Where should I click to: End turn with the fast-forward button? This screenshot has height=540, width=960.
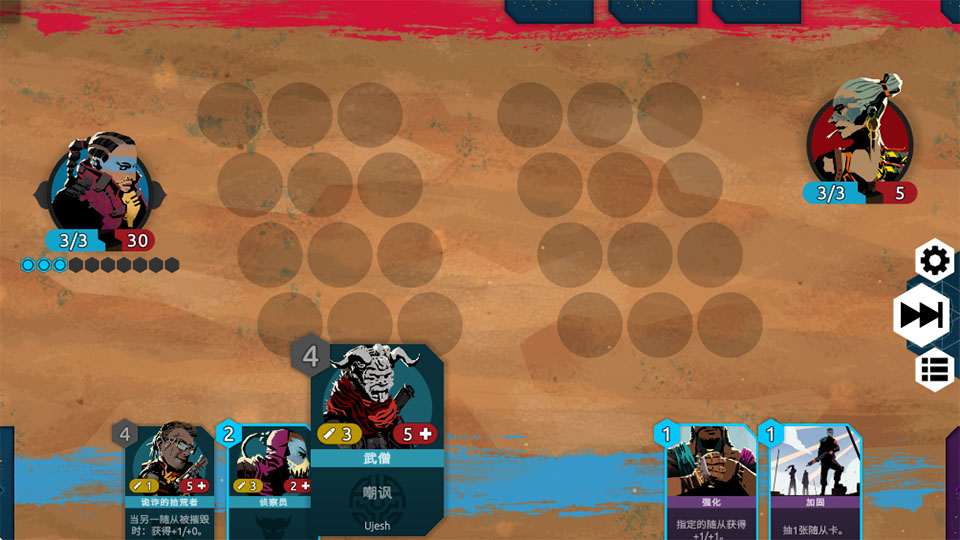click(921, 315)
